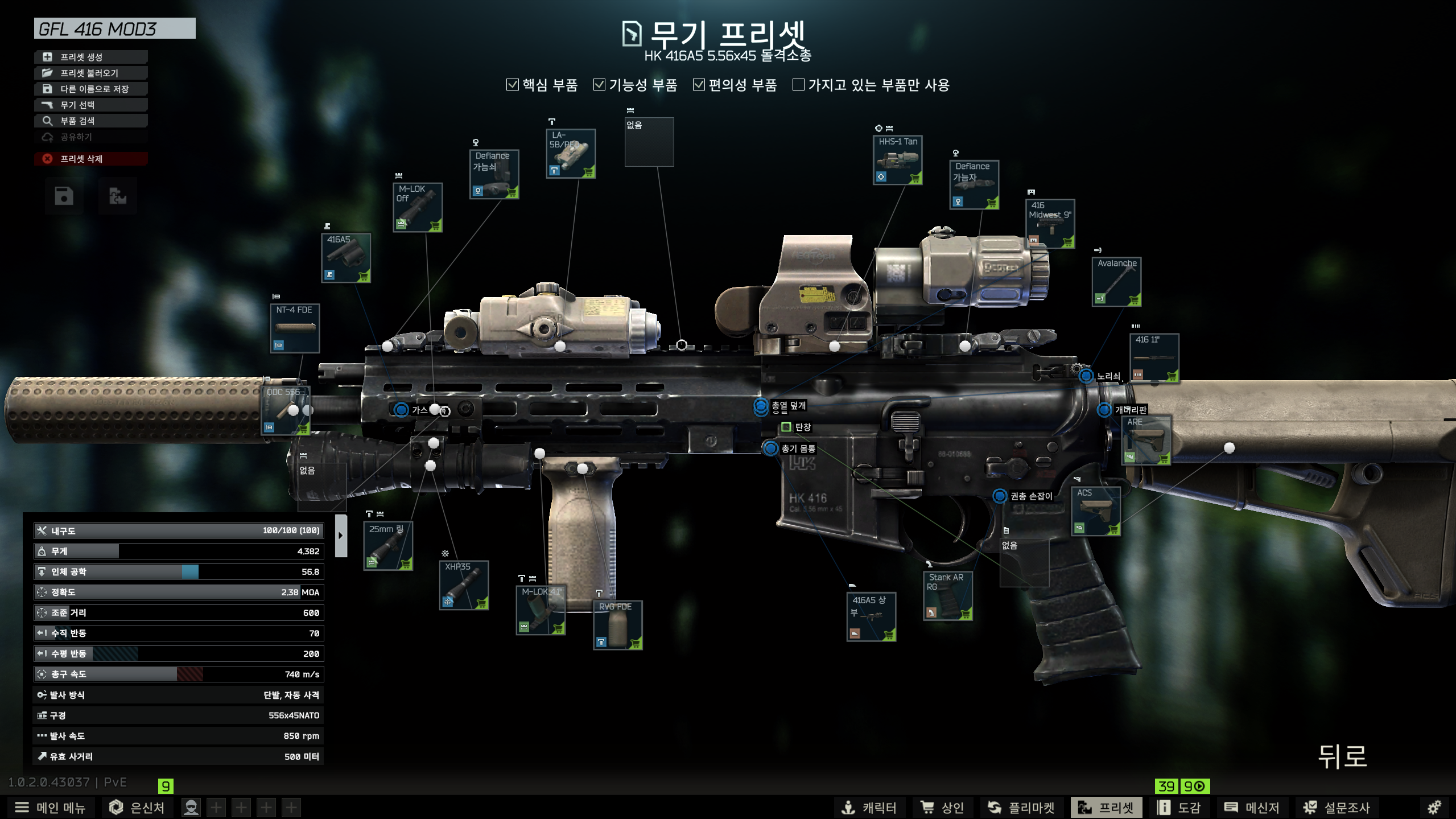
Task: Toggle the 핵심 부품 checkbox
Action: tap(513, 85)
